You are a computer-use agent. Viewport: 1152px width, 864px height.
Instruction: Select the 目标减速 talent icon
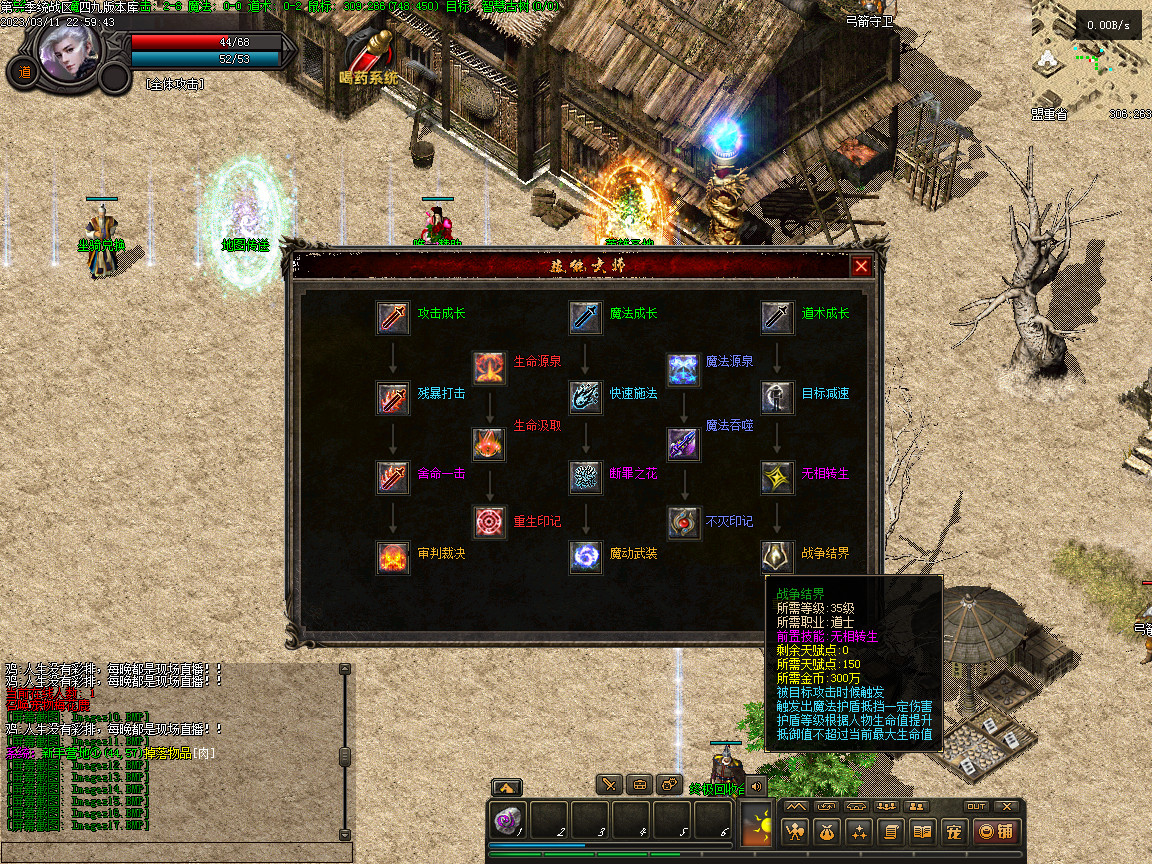777,397
